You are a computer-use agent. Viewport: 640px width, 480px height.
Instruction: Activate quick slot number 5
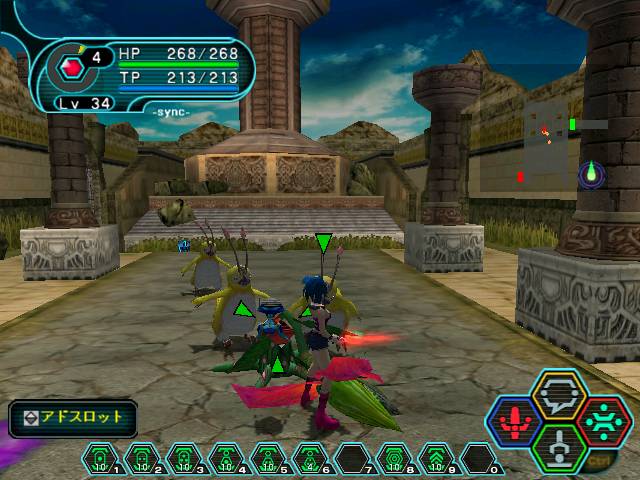[266, 461]
